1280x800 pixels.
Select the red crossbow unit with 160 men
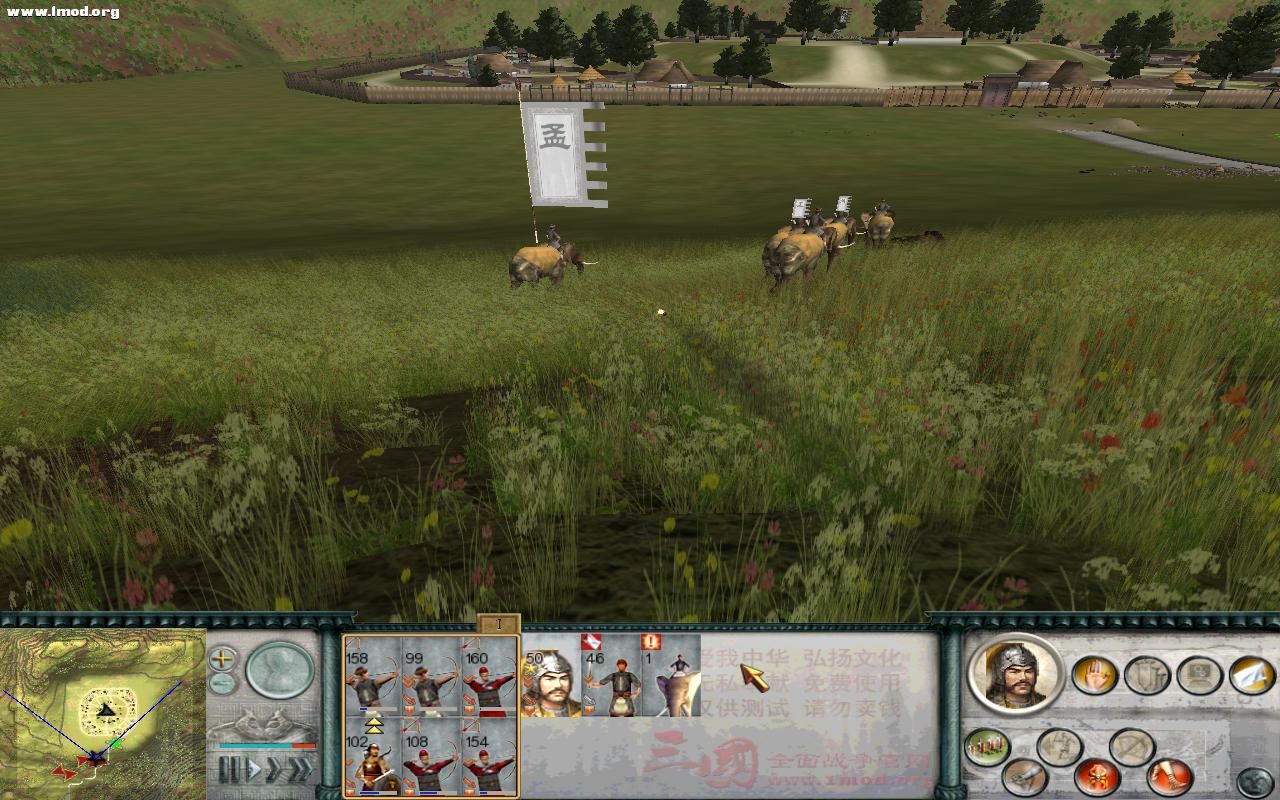[x=489, y=676]
